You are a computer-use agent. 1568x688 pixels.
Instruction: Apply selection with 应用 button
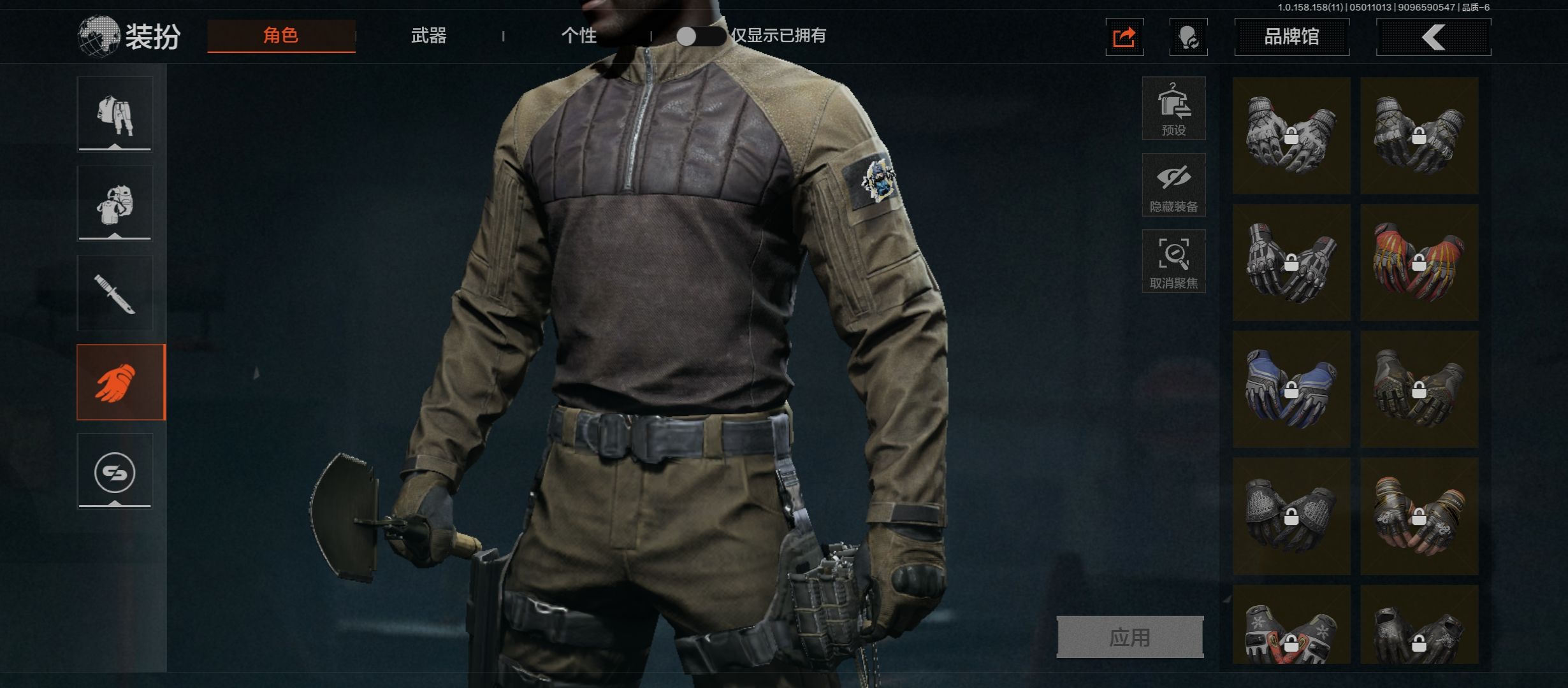pos(1130,637)
